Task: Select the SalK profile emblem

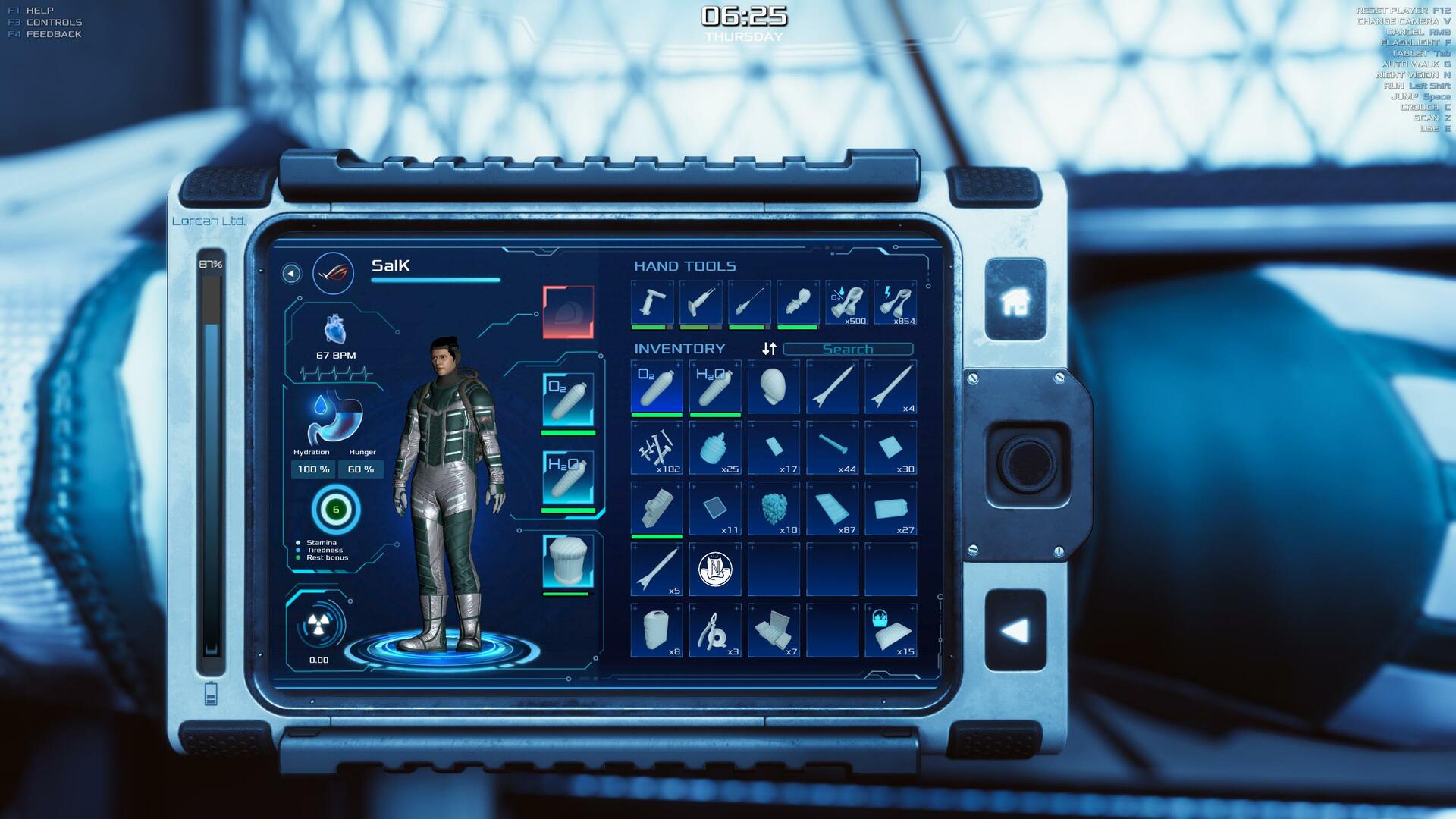Action: coord(333,273)
